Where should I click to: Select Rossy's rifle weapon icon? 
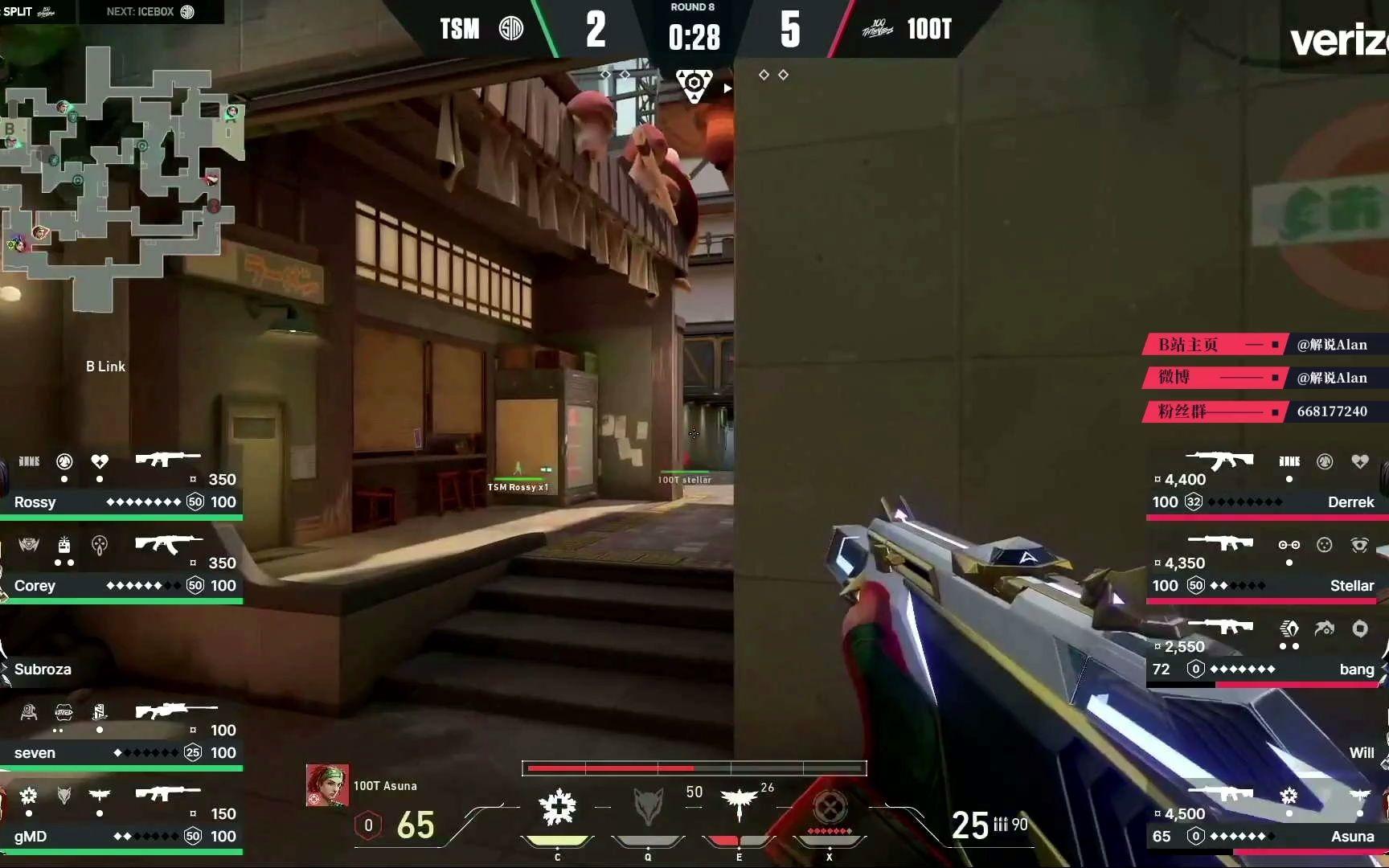169,458
